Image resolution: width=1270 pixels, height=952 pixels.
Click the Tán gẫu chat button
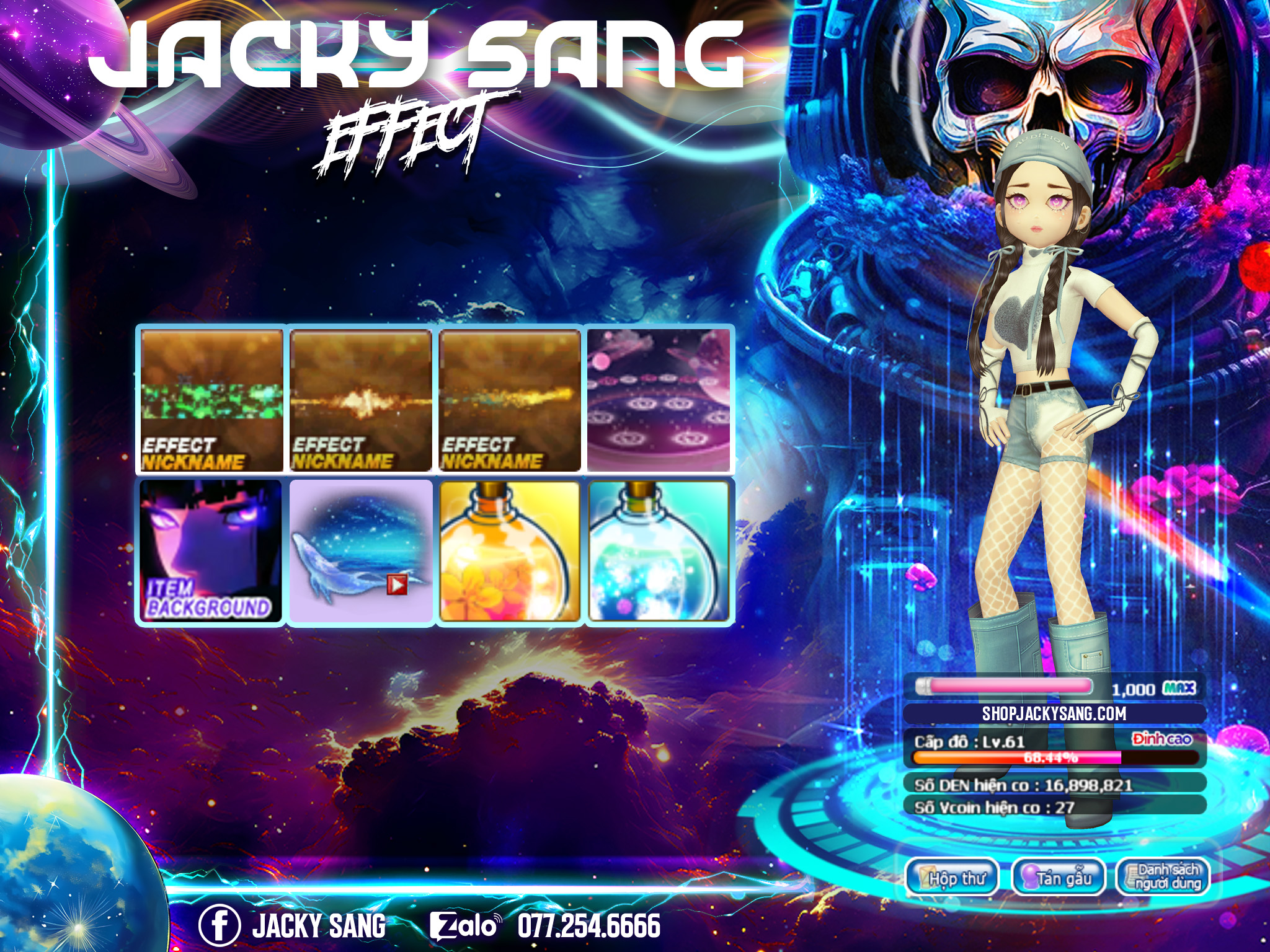tap(1059, 878)
